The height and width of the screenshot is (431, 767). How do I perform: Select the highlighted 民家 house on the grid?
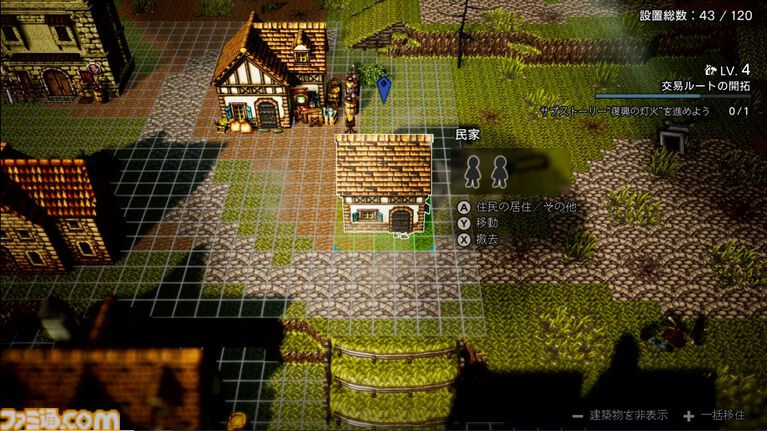click(x=384, y=186)
